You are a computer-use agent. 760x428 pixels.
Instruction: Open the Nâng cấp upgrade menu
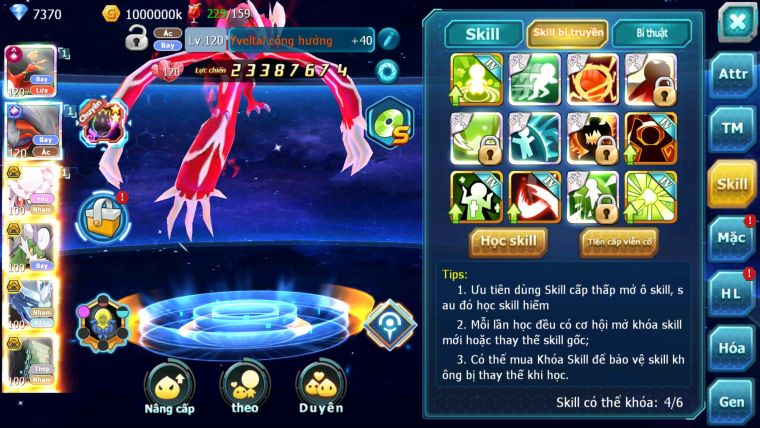169,388
